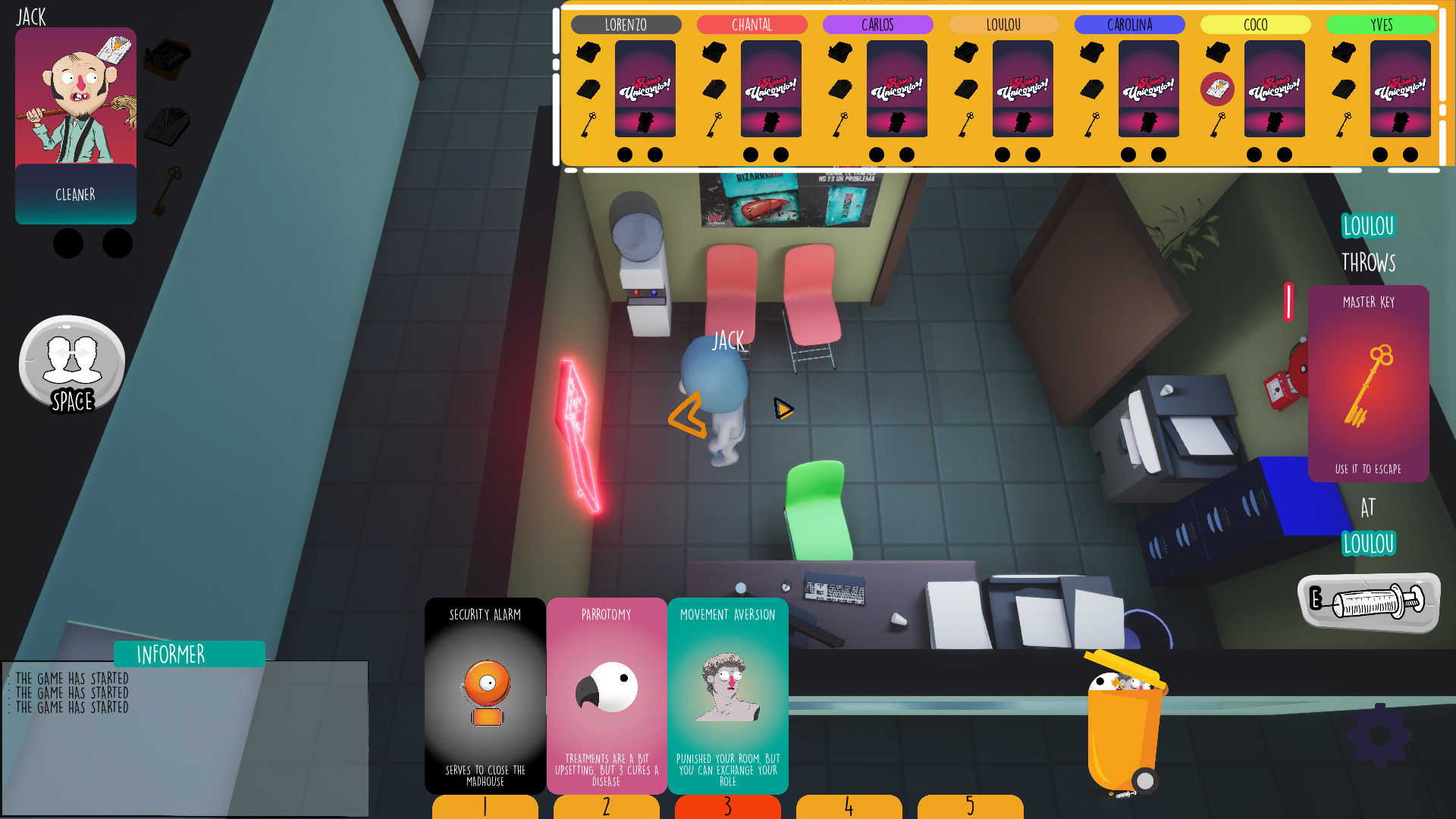Screen dimensions: 1456x819
Task: Flip Carolina's face-down Unicornios card
Action: click(1148, 89)
